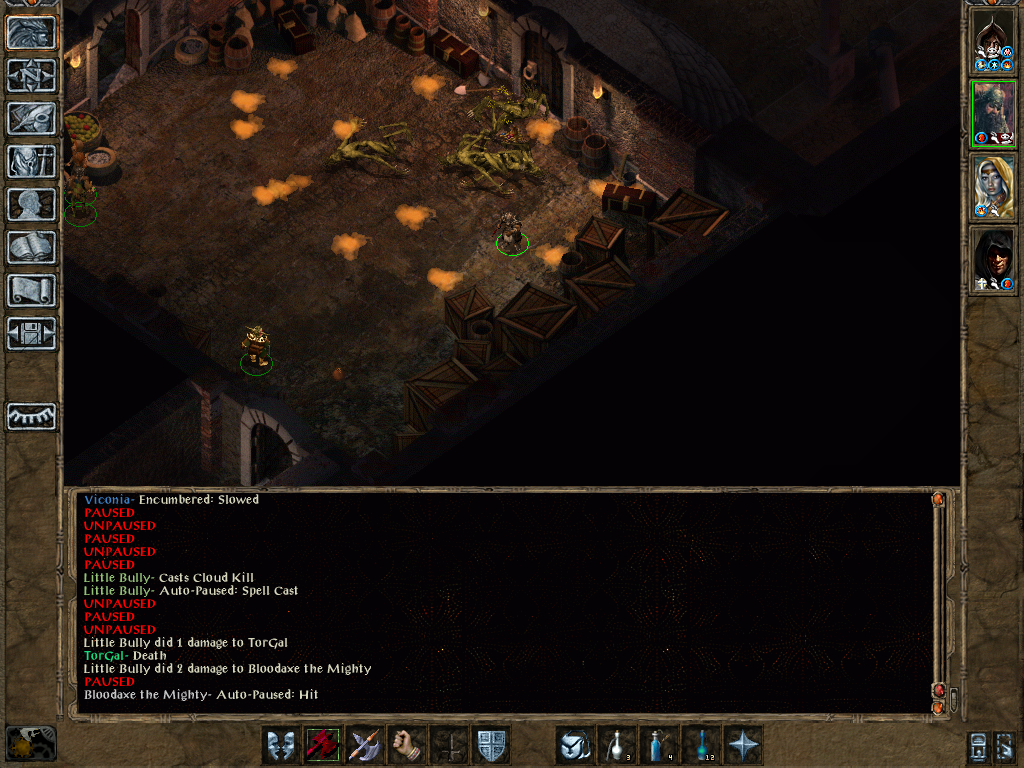Open the priest scroll button
This screenshot has width=1024, height=768.
(32, 290)
